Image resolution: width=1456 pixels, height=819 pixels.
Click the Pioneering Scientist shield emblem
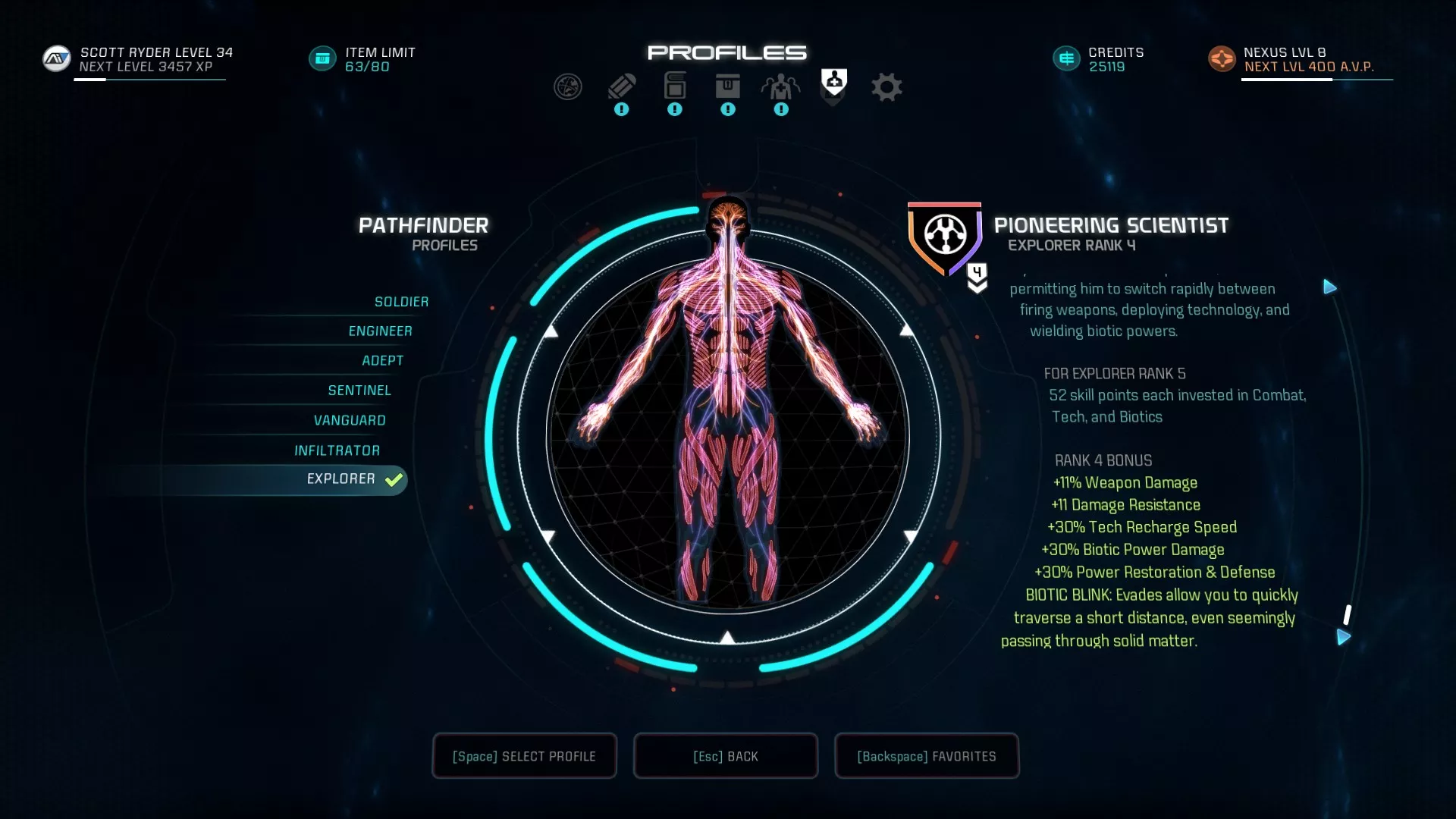pyautogui.click(x=944, y=235)
